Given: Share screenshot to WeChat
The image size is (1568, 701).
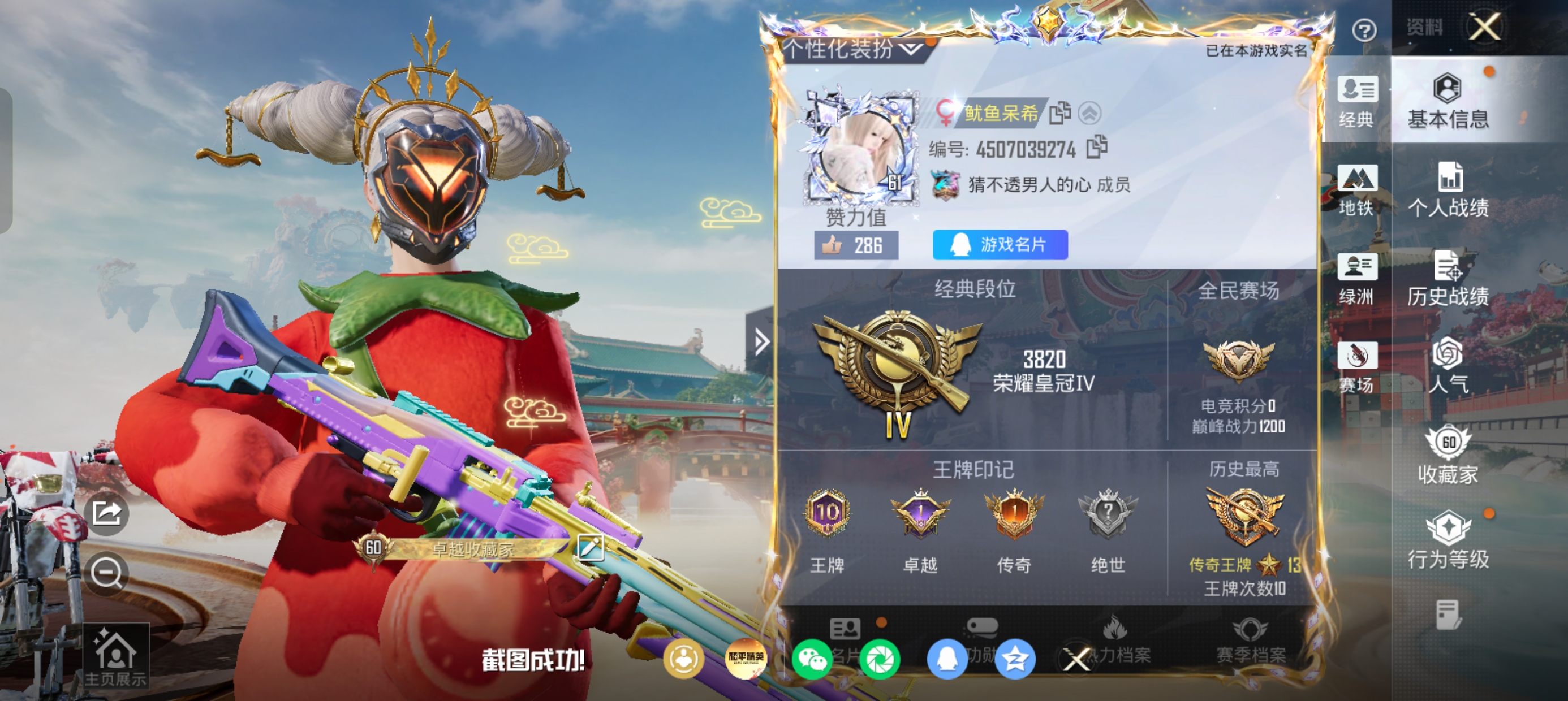Looking at the screenshot, I should (x=812, y=659).
